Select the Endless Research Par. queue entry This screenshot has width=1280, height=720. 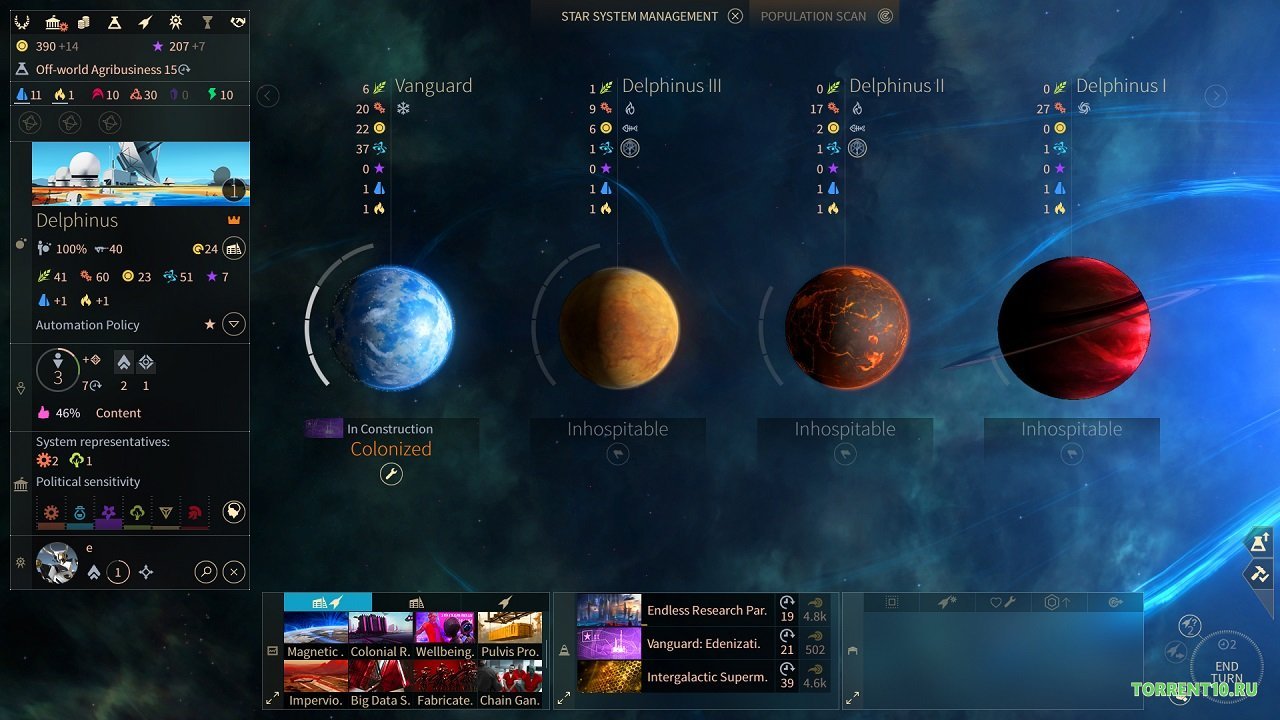700,610
